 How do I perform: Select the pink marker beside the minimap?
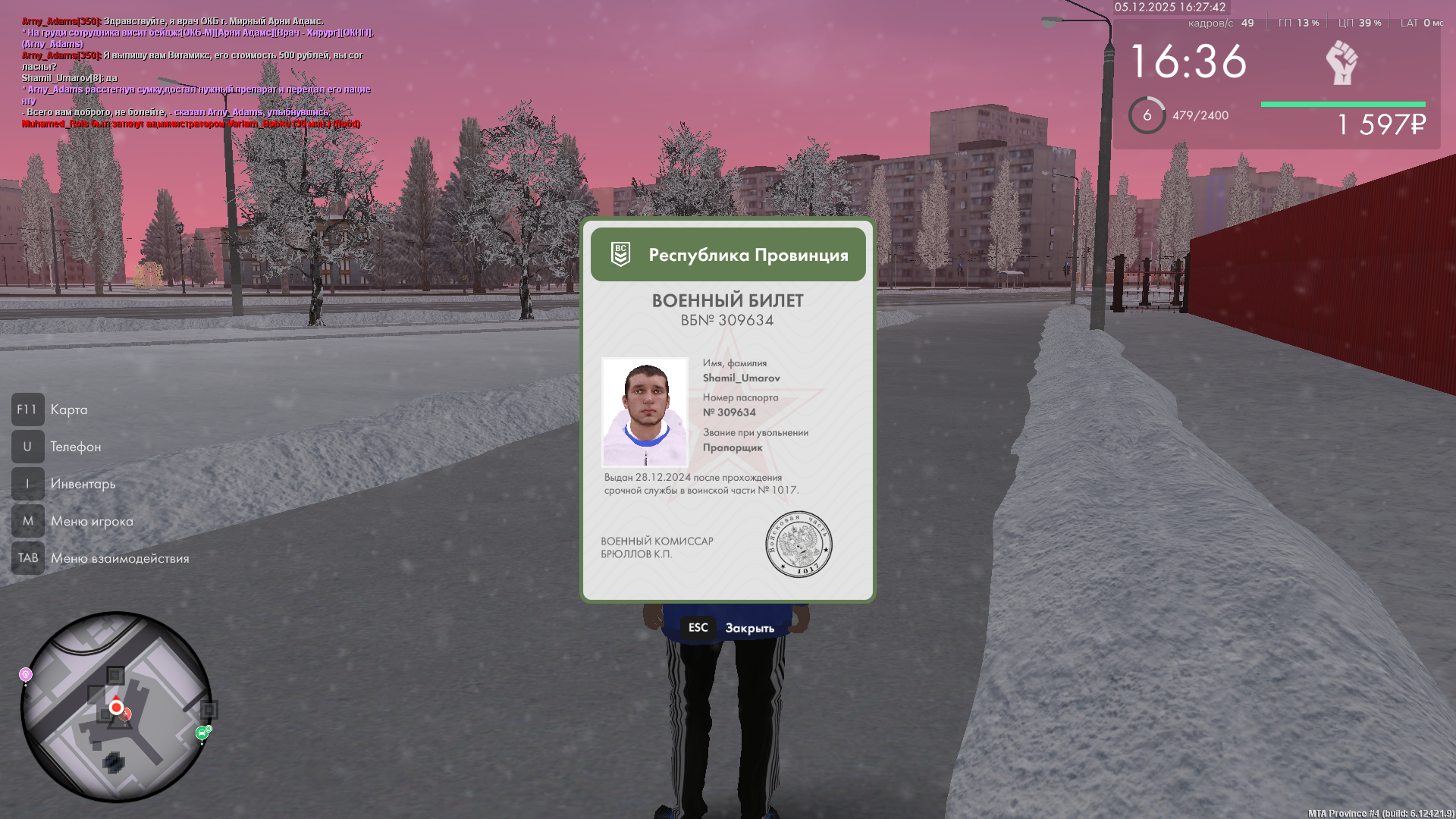click(x=26, y=674)
